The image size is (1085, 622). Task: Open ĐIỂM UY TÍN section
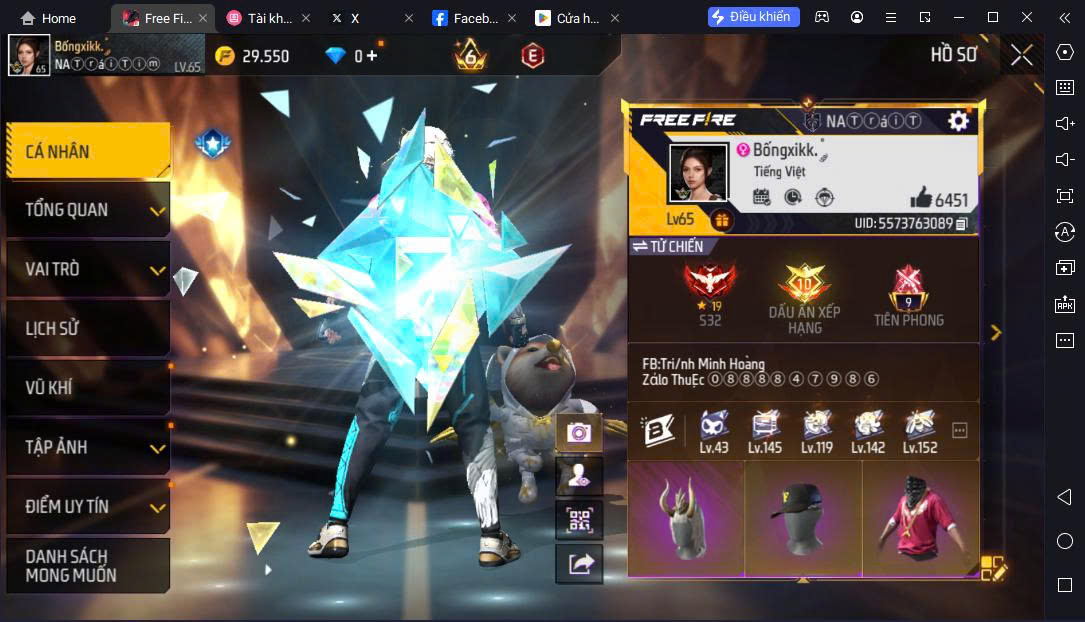[x=87, y=506]
